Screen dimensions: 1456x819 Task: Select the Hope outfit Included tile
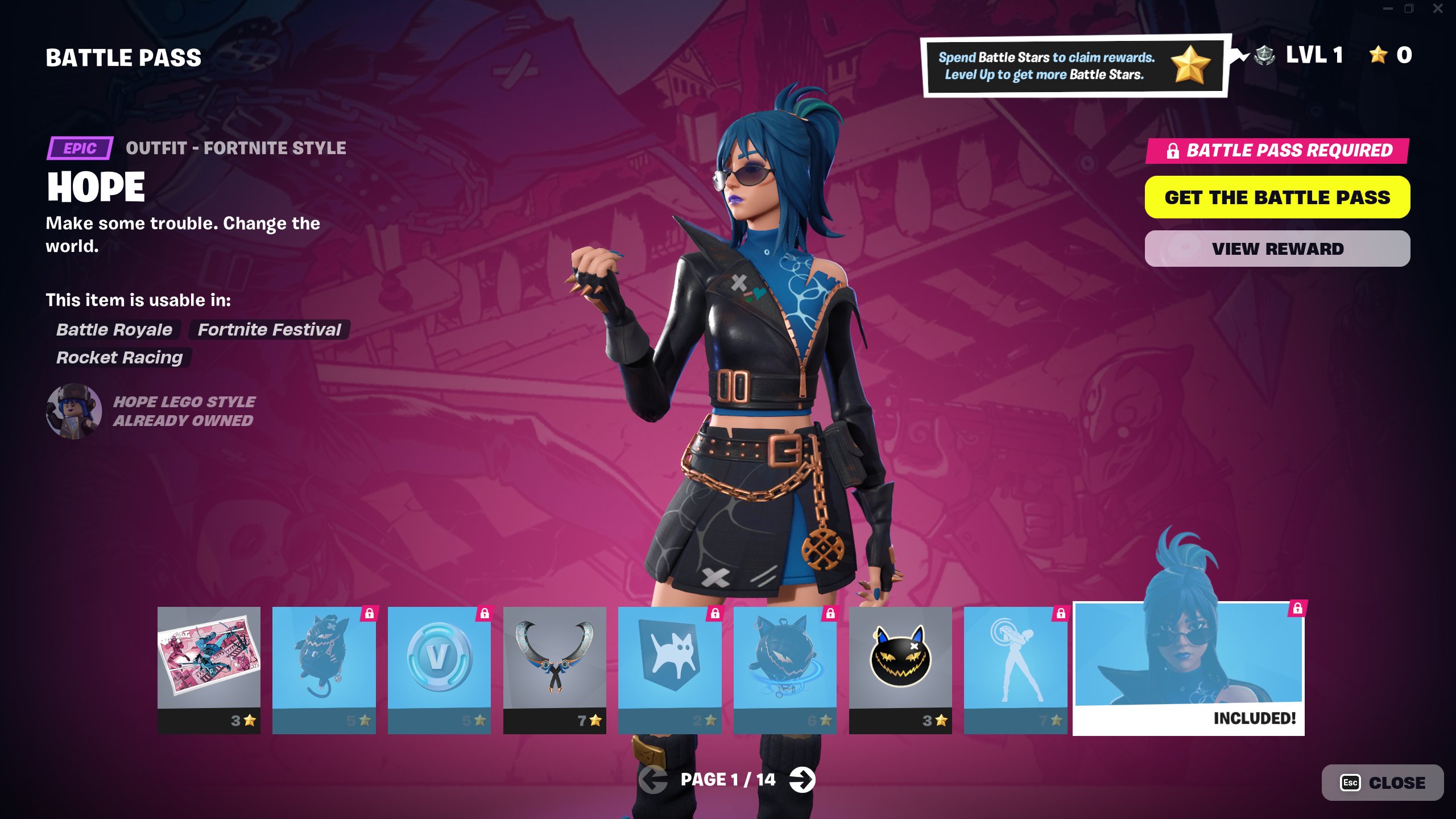click(1188, 668)
